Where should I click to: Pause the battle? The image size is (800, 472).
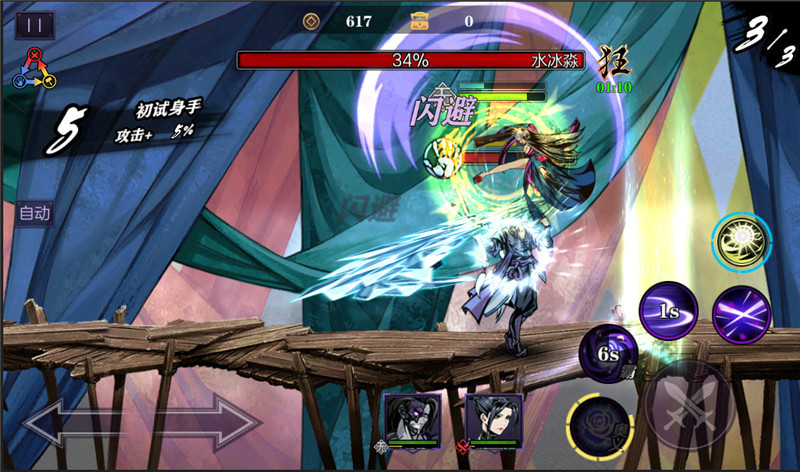pos(35,25)
